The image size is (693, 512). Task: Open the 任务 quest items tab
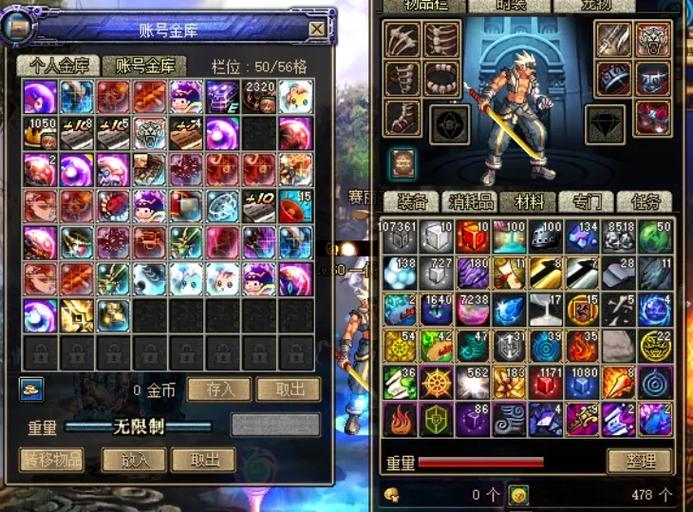click(x=645, y=201)
